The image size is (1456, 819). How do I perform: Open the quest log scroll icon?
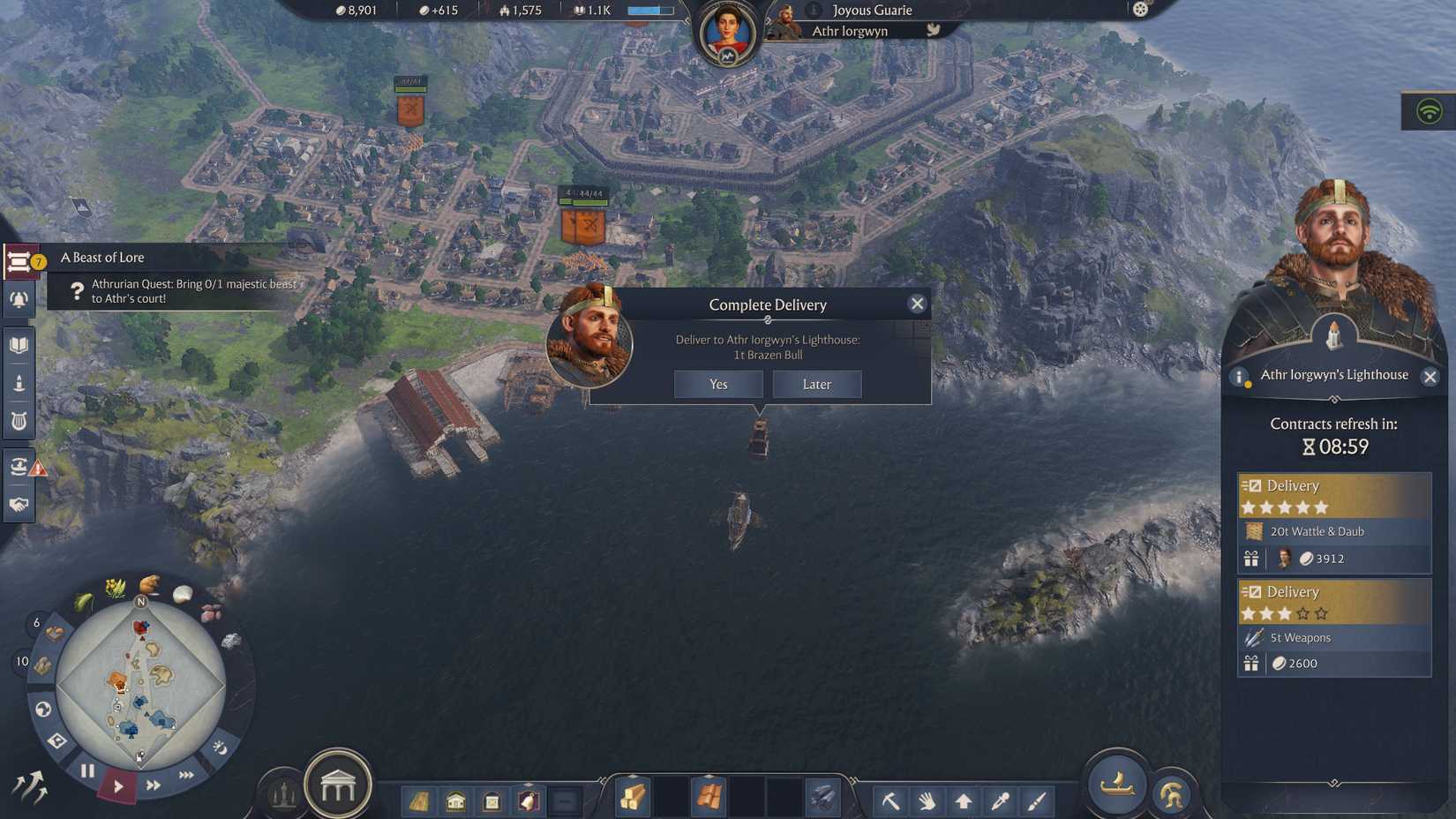coord(19,260)
